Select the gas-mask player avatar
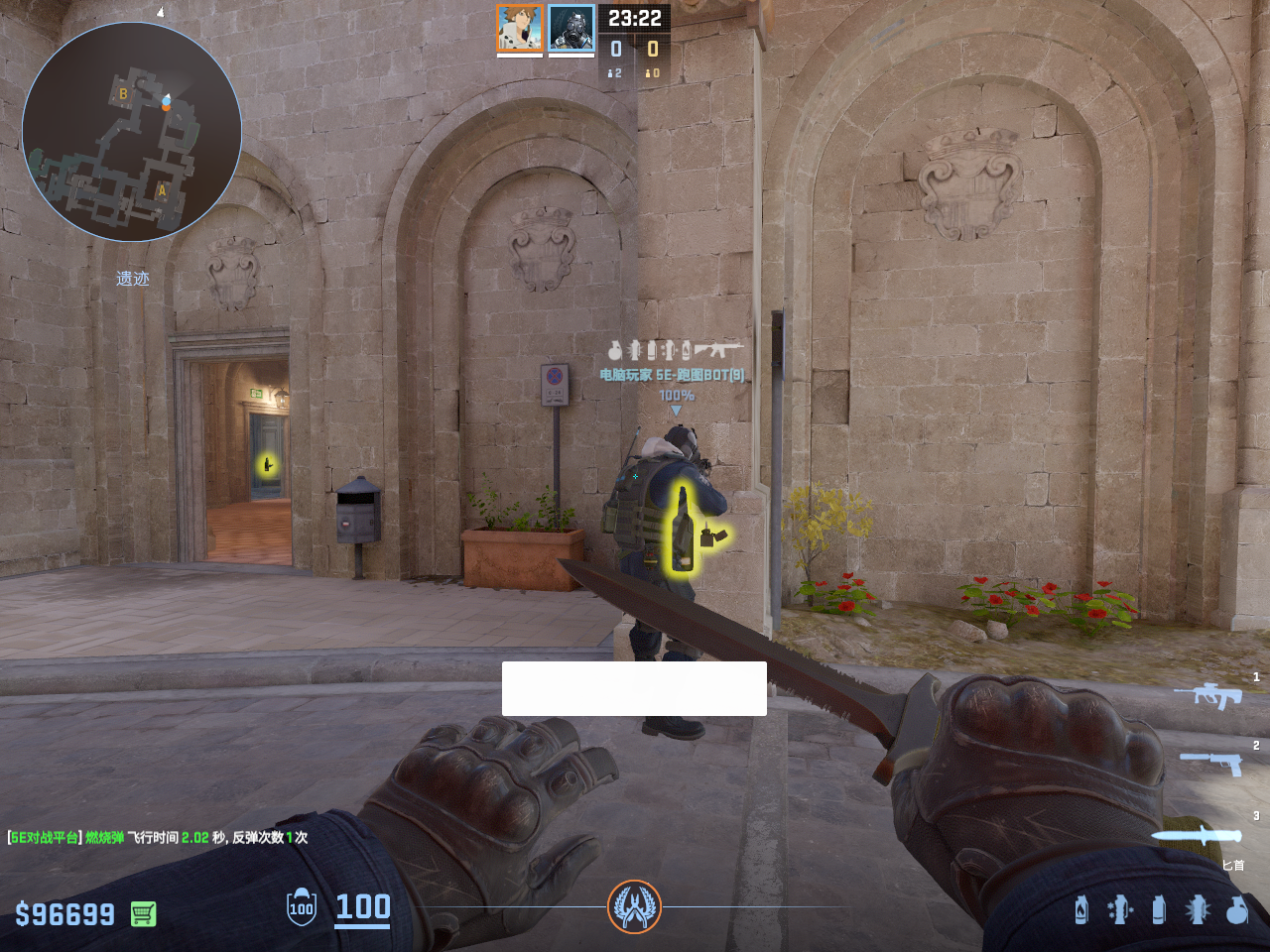 tap(571, 28)
